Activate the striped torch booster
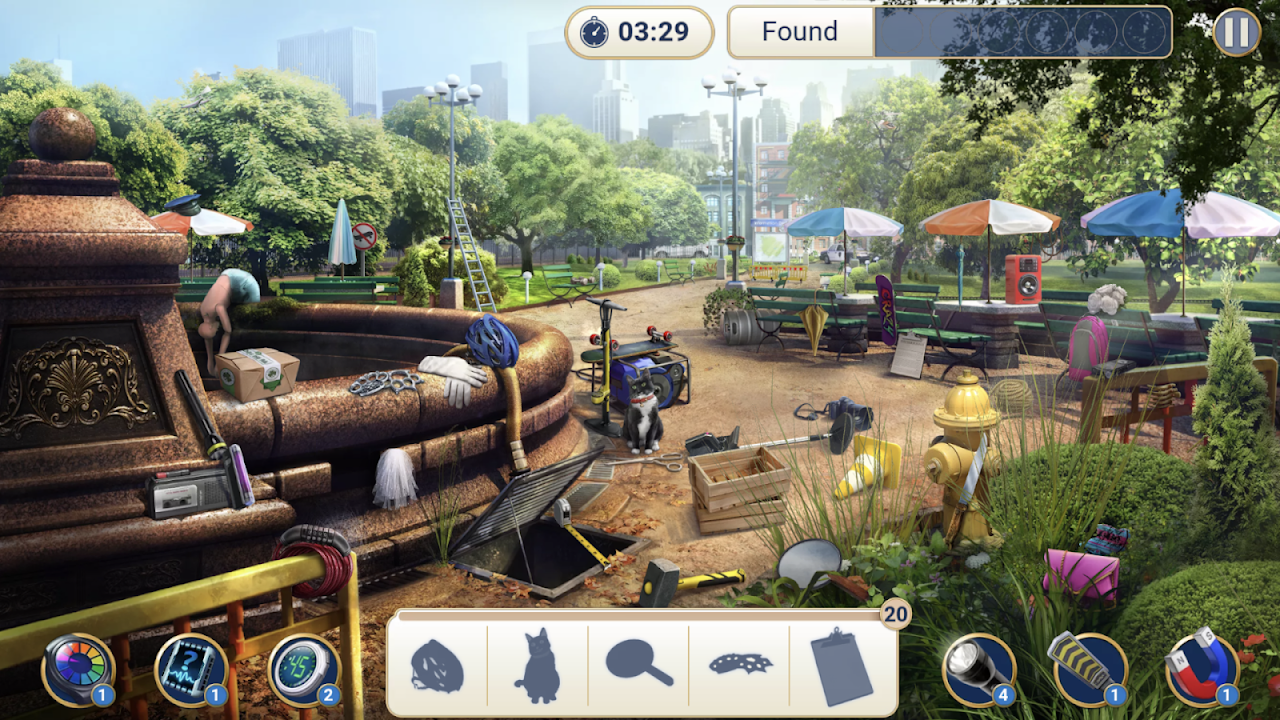Screen dimensions: 1280x720 click(x=1088, y=669)
